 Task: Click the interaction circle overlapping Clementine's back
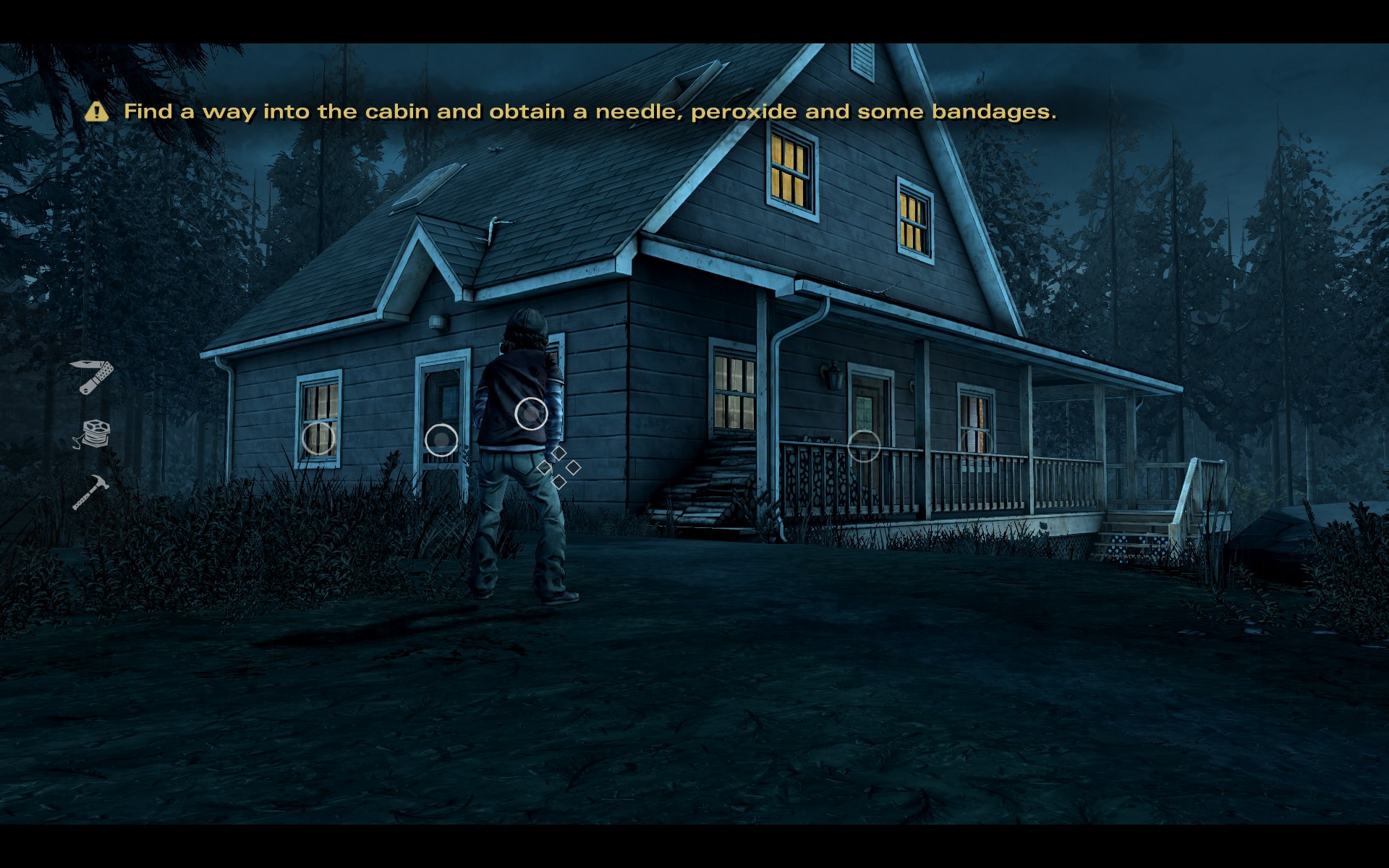tap(532, 414)
